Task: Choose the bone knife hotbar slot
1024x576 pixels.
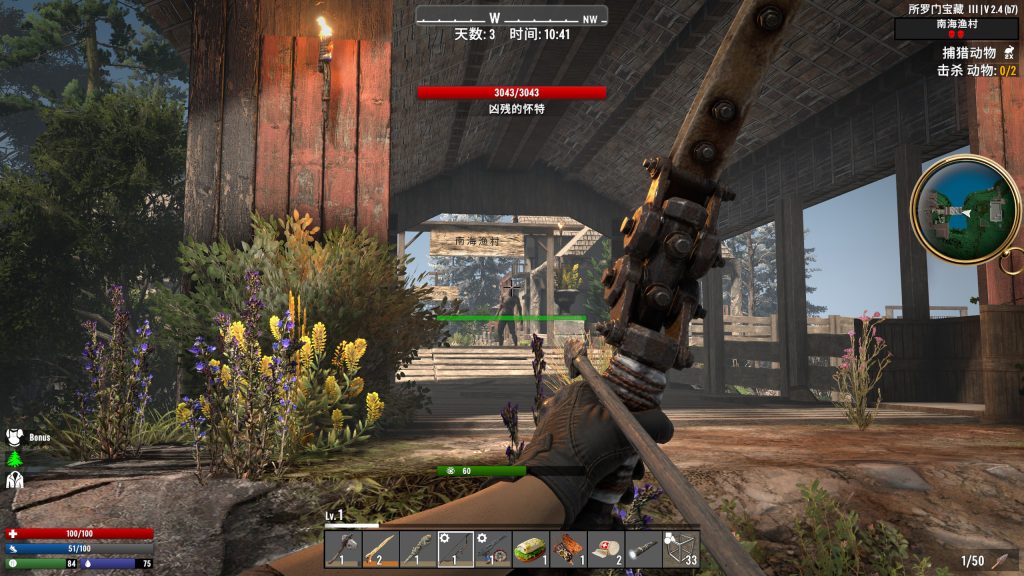Action: [x=418, y=548]
